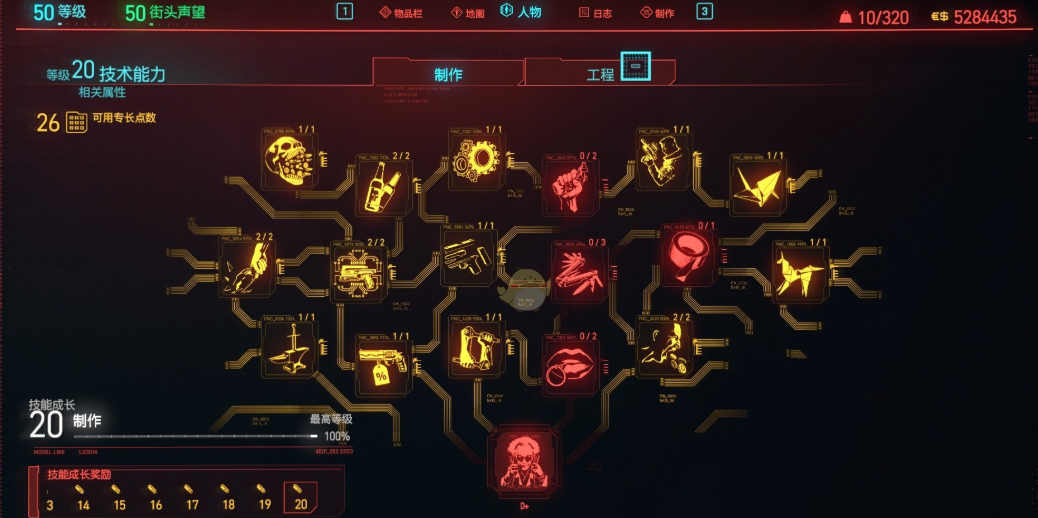
Task: Unlock the raised fist perk
Action: pos(570,186)
